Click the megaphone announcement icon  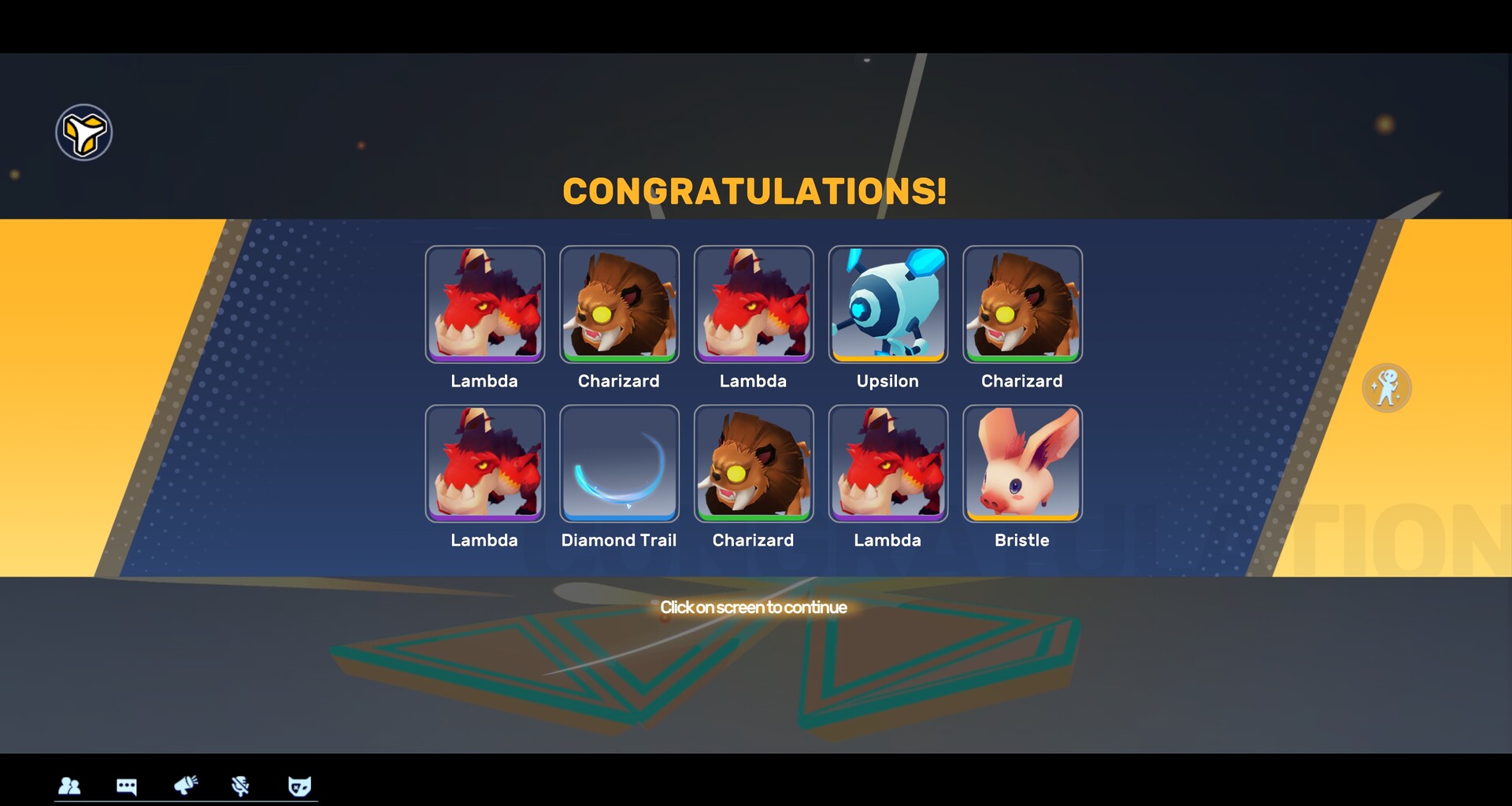tap(184, 786)
